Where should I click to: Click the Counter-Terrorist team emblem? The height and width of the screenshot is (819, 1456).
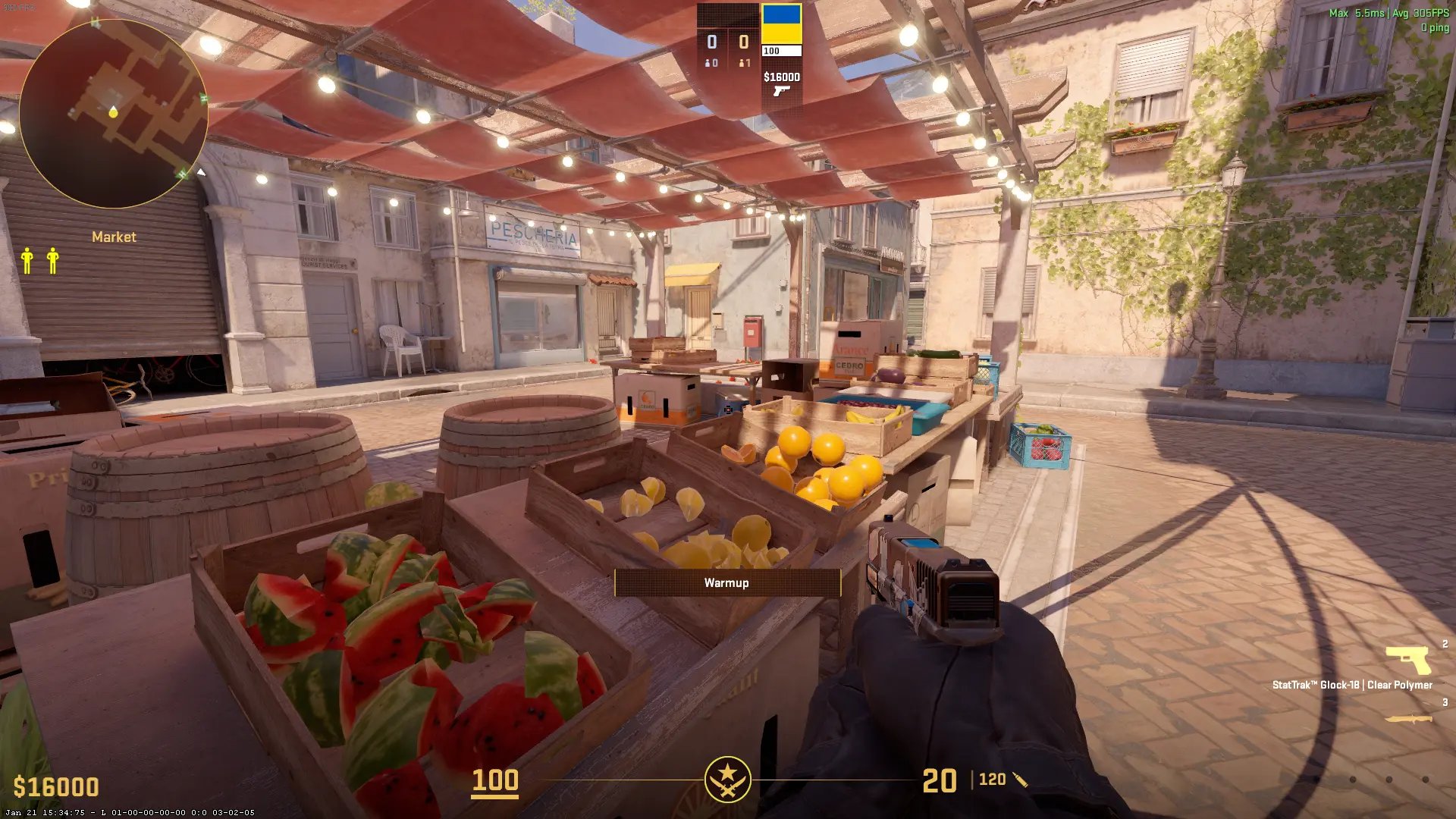point(727,779)
